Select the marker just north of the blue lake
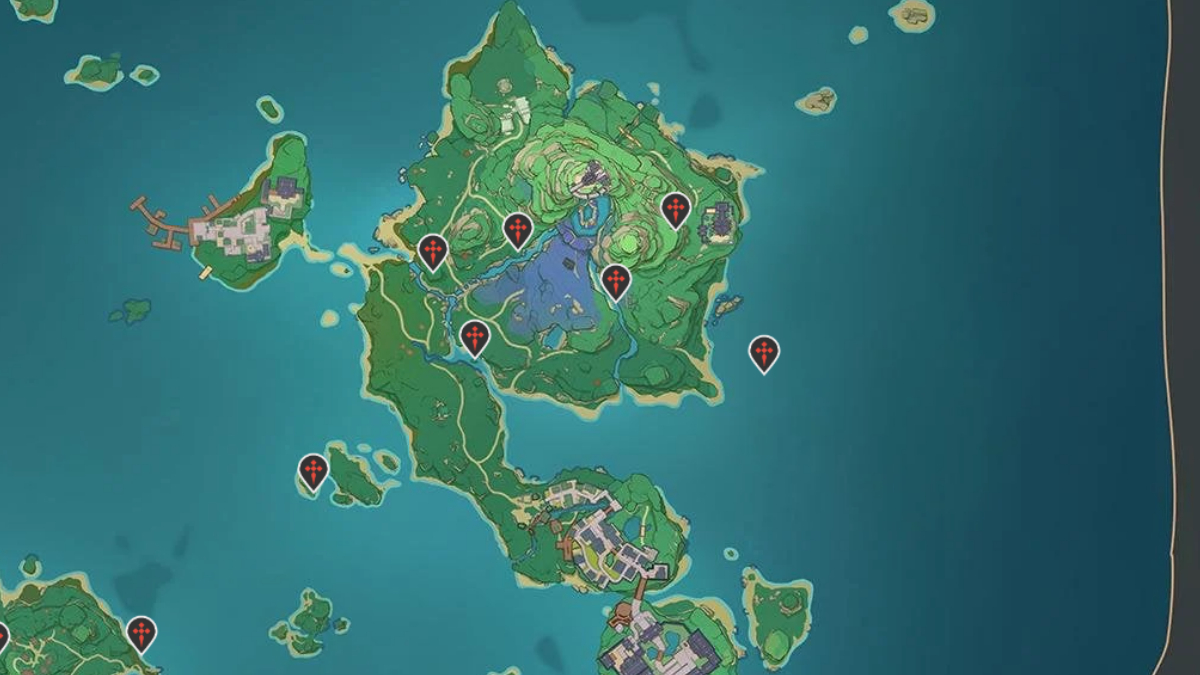This screenshot has width=1200, height=675. 517,230
